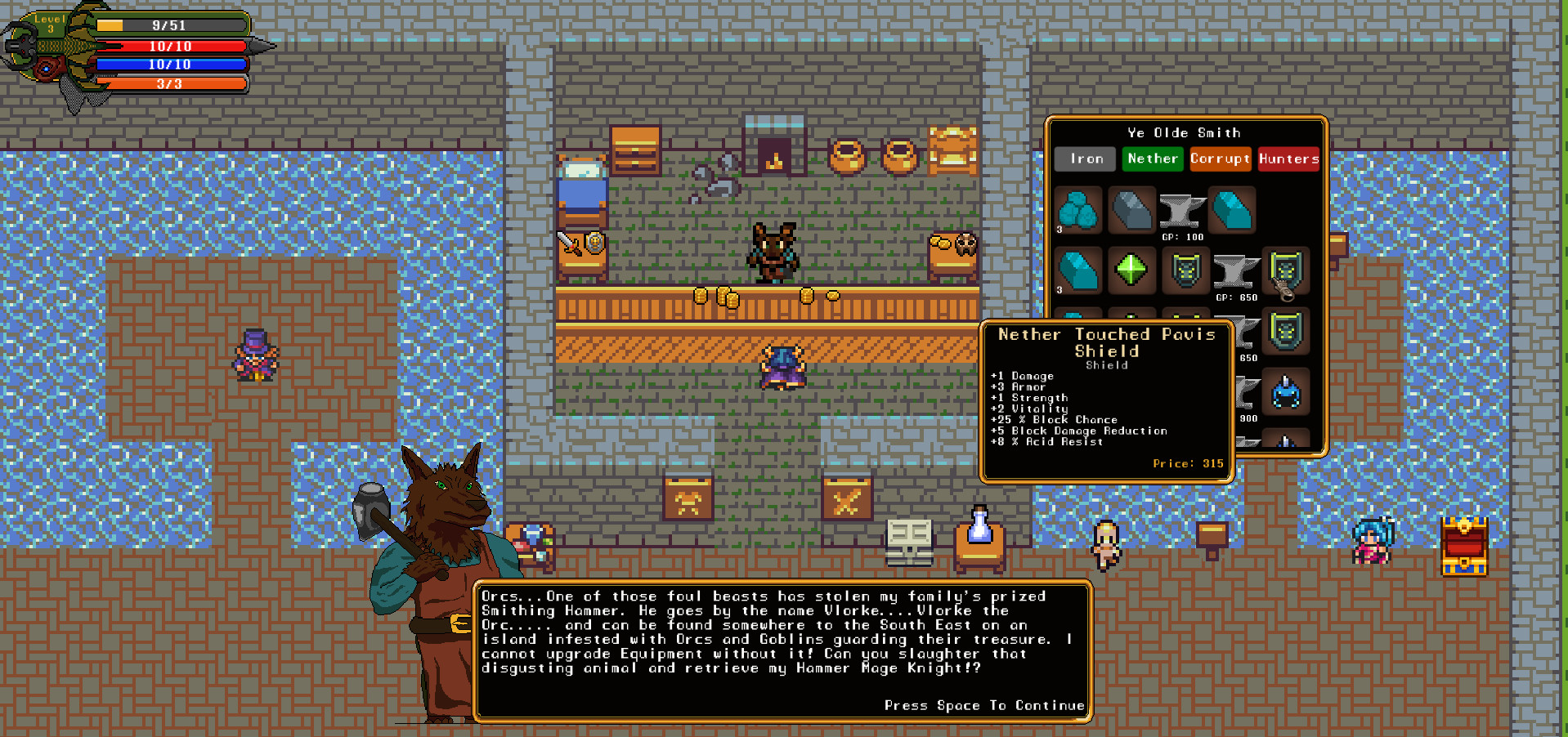Switch to the Iron tab
This screenshot has width=1568, height=737.
click(1085, 159)
